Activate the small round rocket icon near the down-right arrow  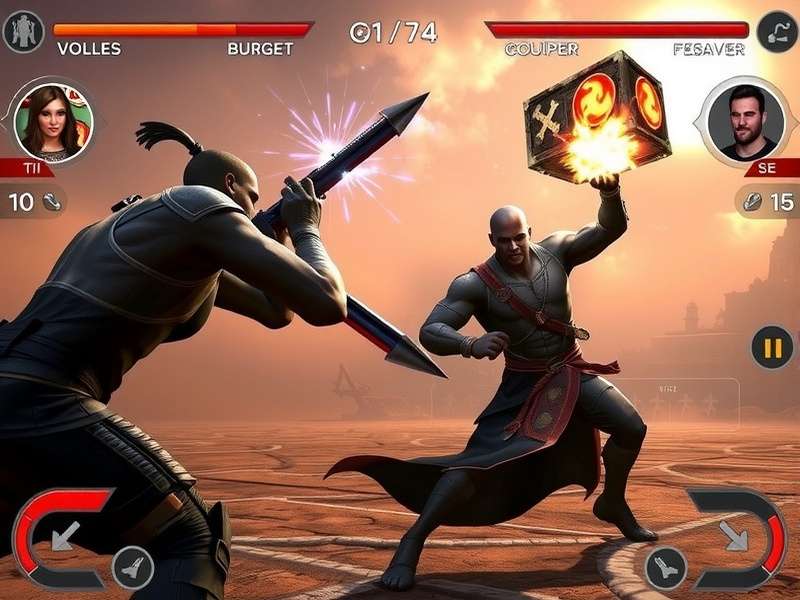(665, 568)
